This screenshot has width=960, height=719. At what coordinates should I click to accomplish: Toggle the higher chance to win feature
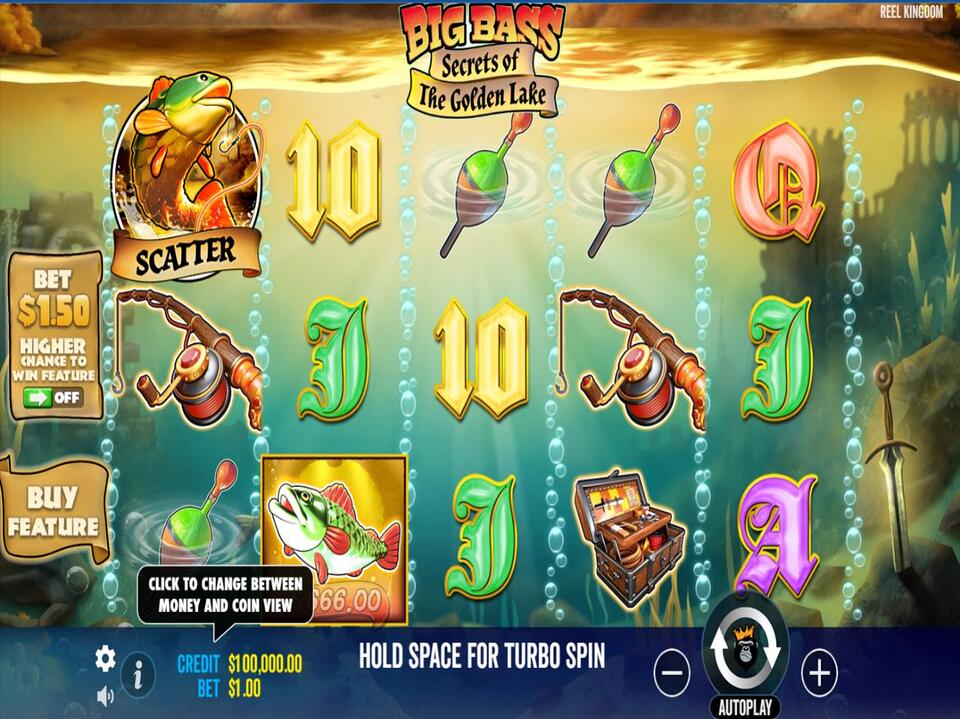[x=55, y=397]
